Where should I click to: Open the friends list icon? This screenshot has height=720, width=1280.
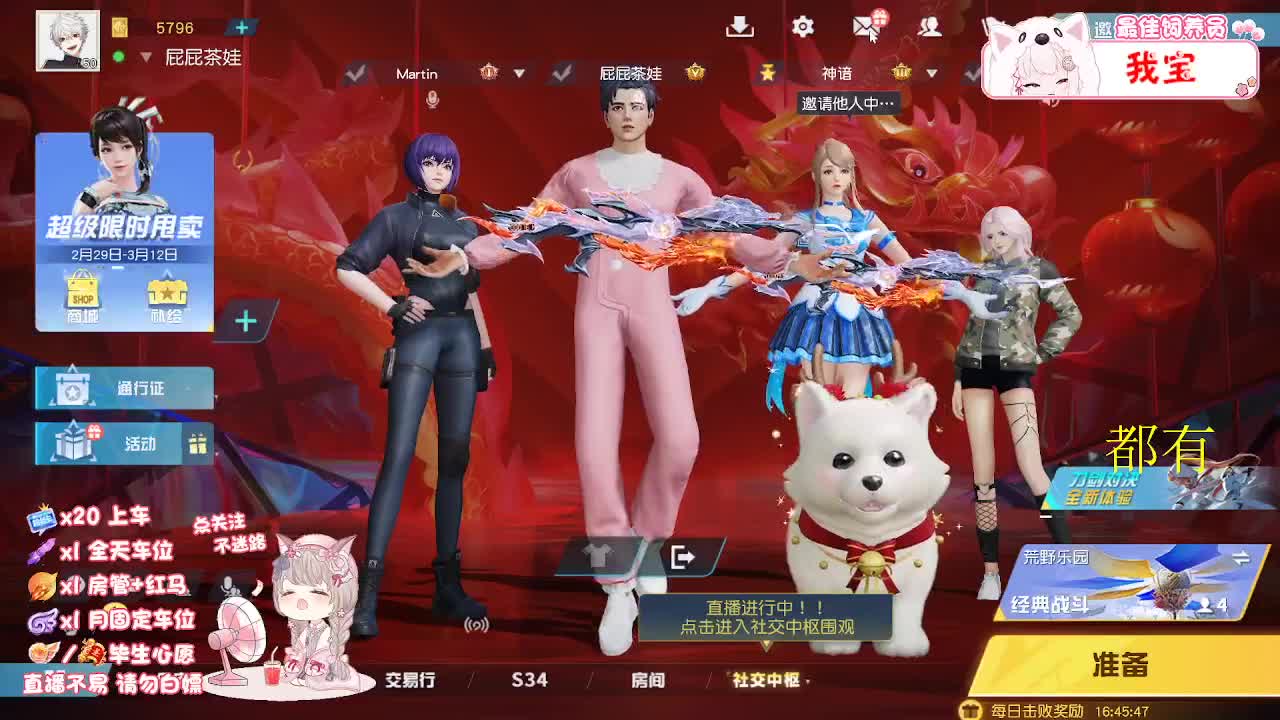click(928, 28)
